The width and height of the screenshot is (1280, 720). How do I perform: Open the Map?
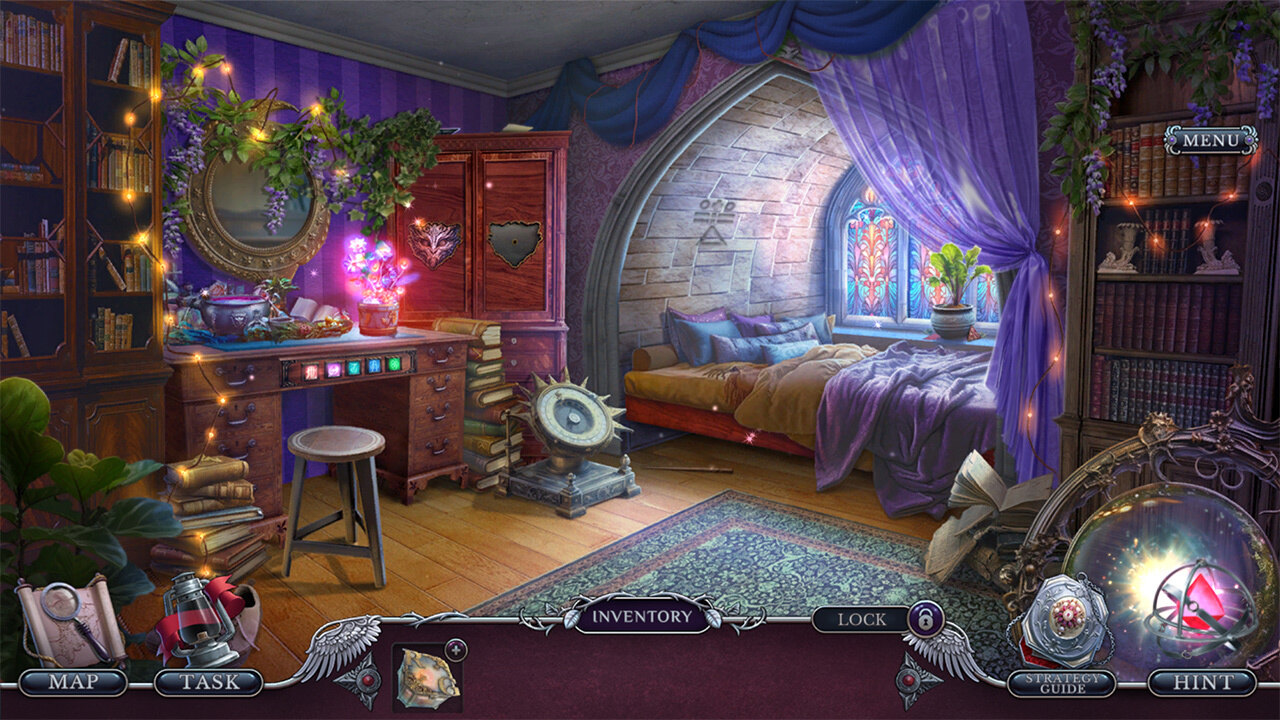tap(73, 683)
